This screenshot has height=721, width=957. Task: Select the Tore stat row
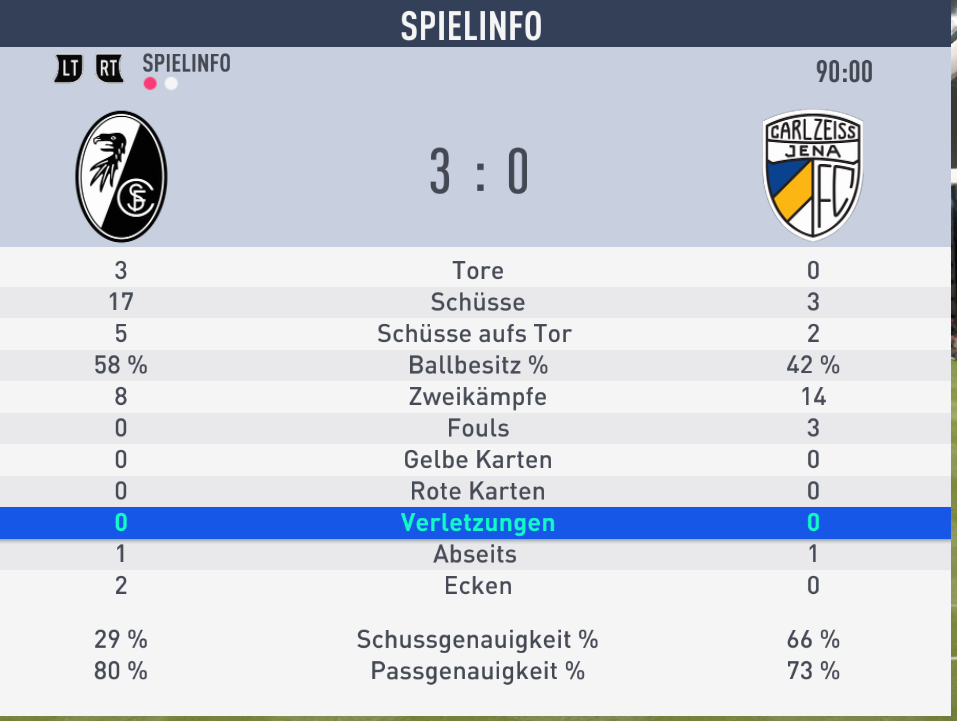click(477, 270)
